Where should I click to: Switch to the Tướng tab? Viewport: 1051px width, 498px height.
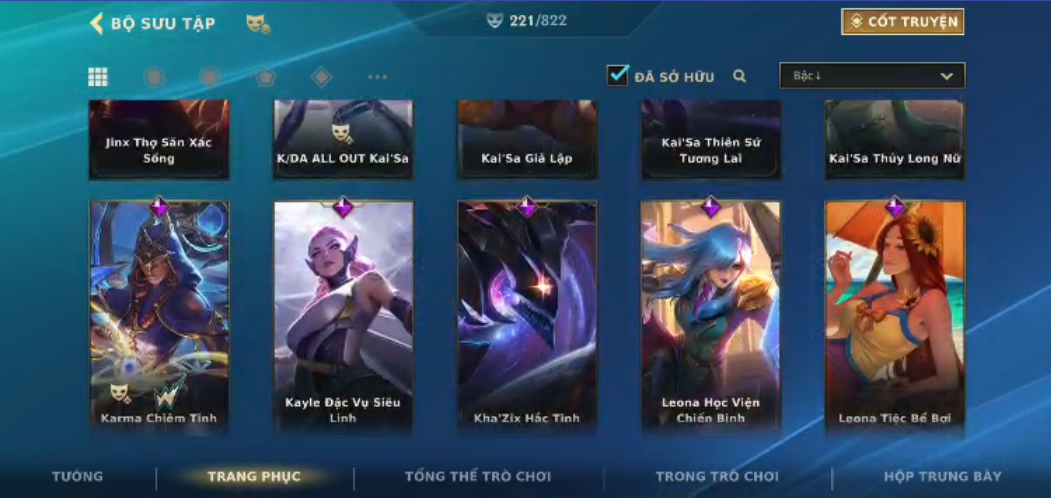[x=77, y=477]
